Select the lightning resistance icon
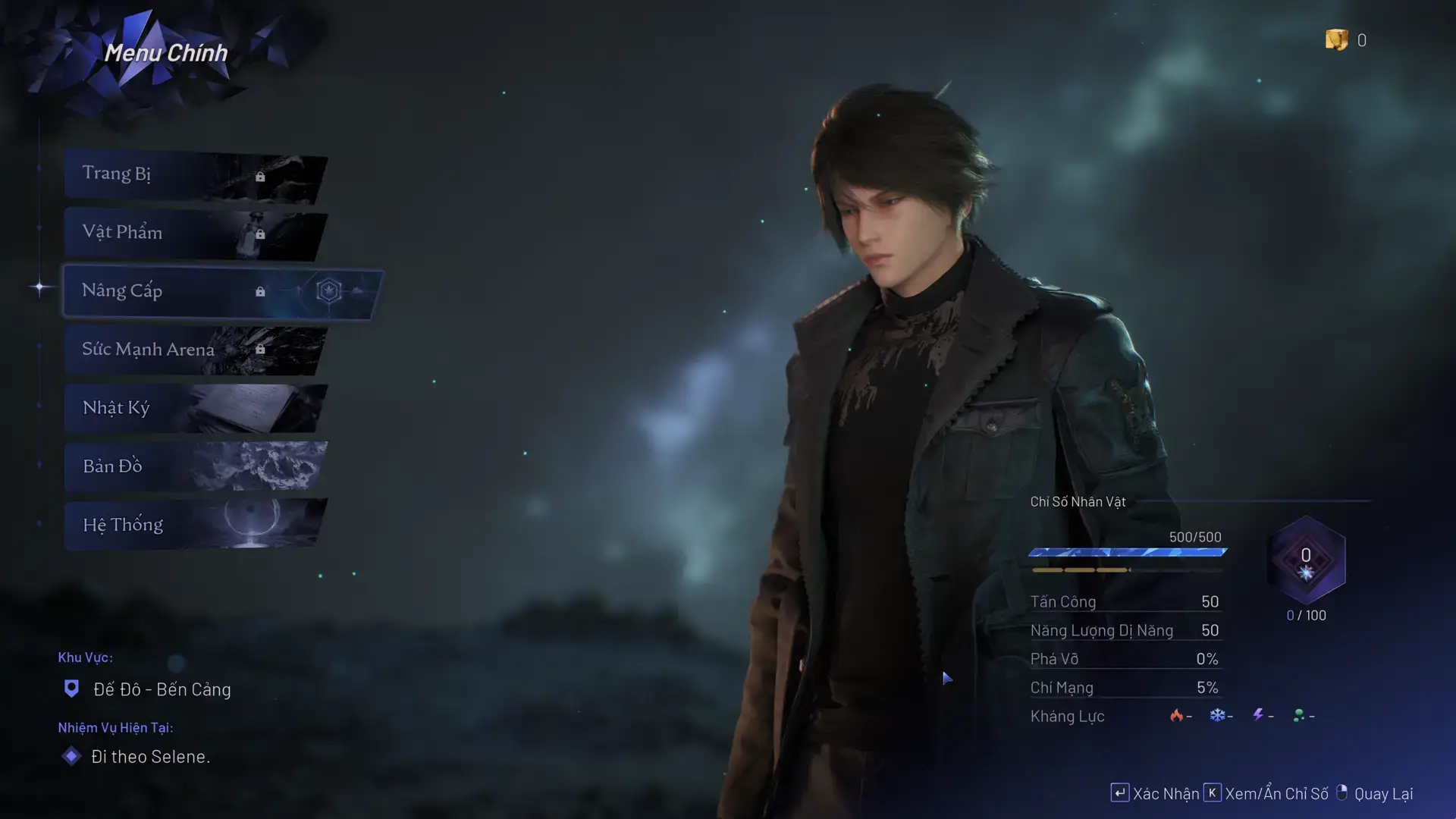Viewport: 1456px width, 819px height. [1257, 714]
